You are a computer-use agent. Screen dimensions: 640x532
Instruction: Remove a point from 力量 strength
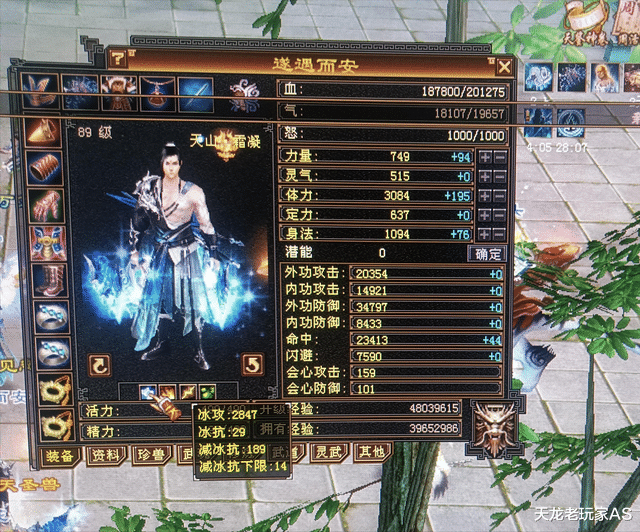(x=500, y=157)
